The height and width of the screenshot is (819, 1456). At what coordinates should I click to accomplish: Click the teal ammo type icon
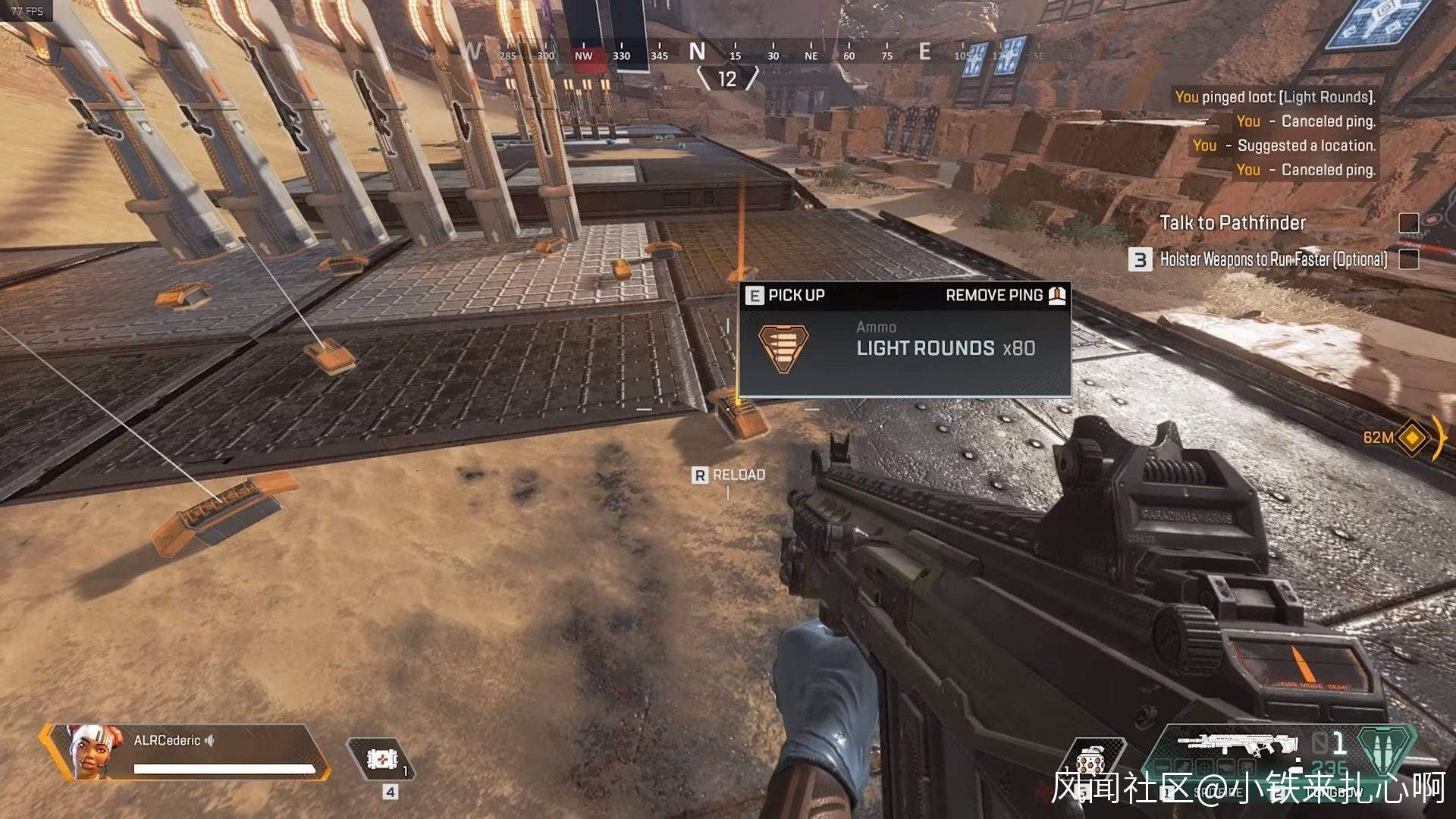(x=1386, y=748)
